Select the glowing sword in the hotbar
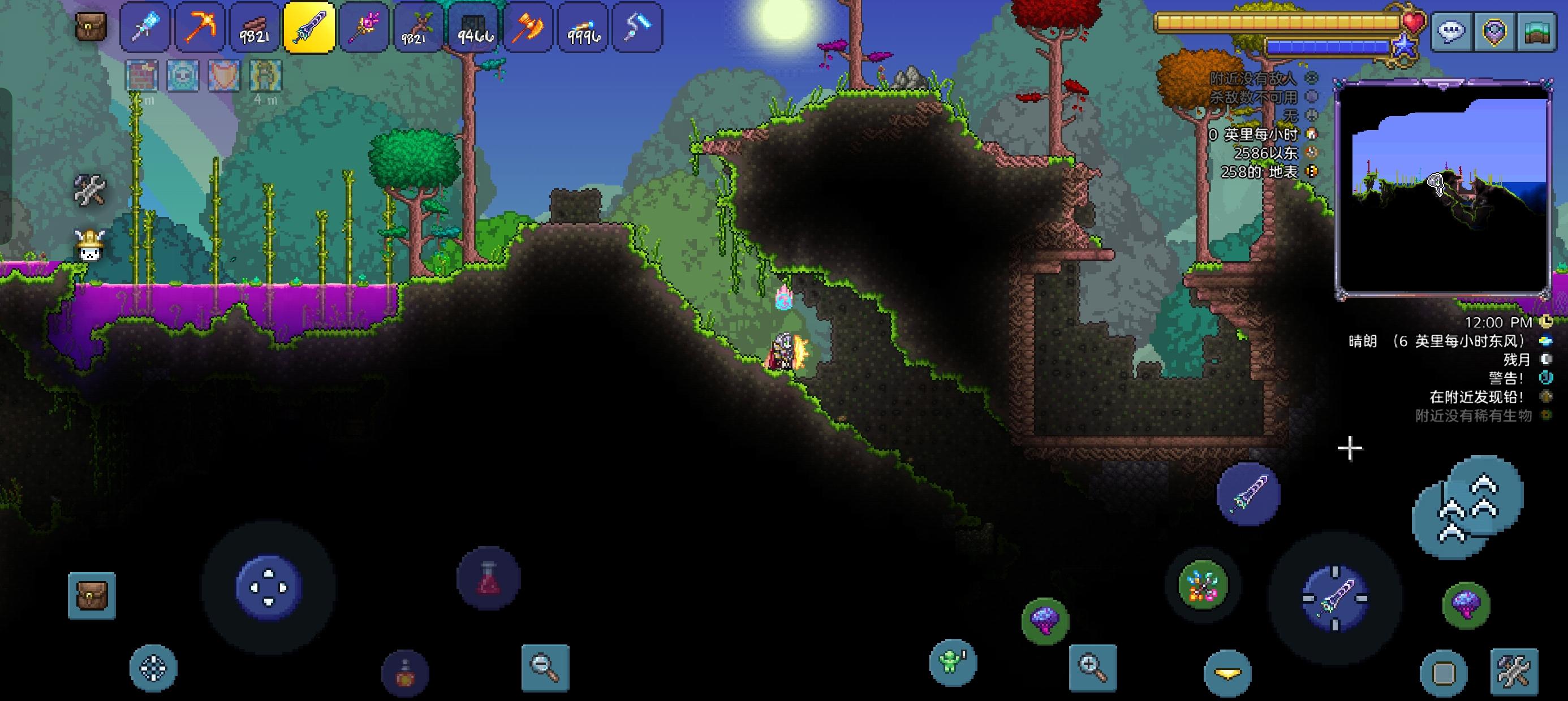The height and width of the screenshot is (701, 1568). (x=309, y=27)
